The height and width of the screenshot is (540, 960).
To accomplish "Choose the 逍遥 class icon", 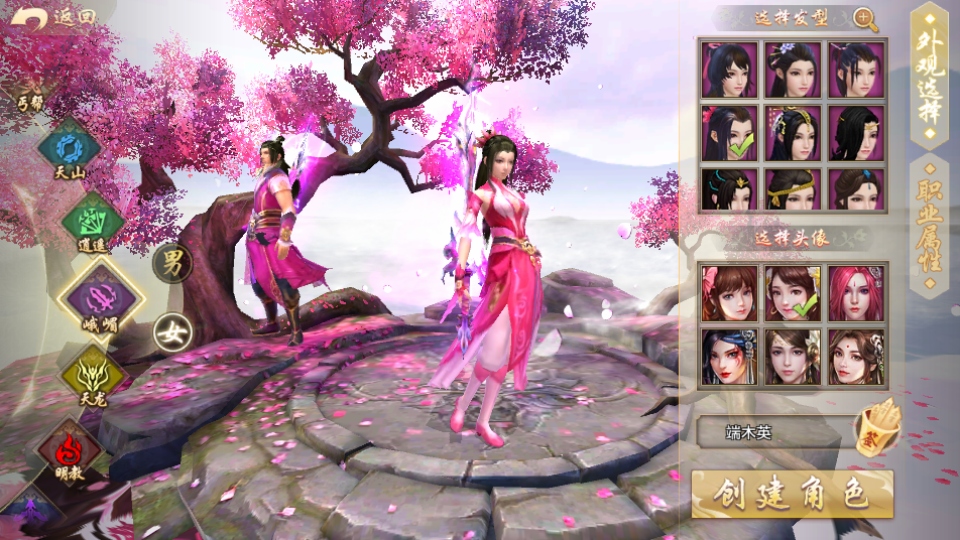I will click(92, 221).
